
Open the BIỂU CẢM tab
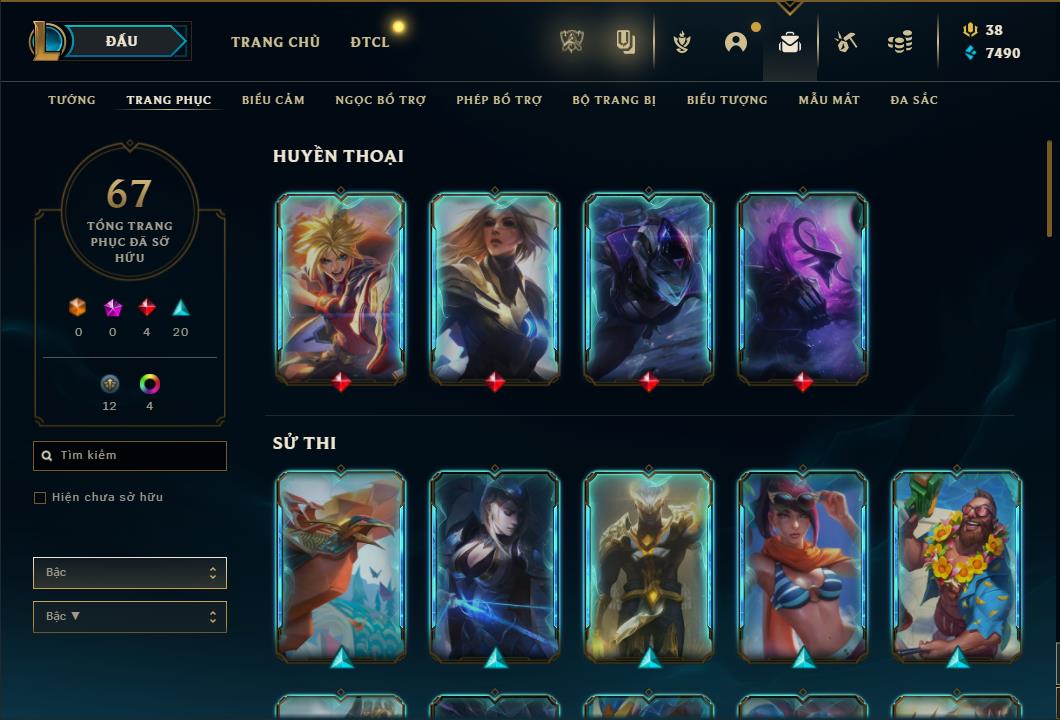pos(273,100)
